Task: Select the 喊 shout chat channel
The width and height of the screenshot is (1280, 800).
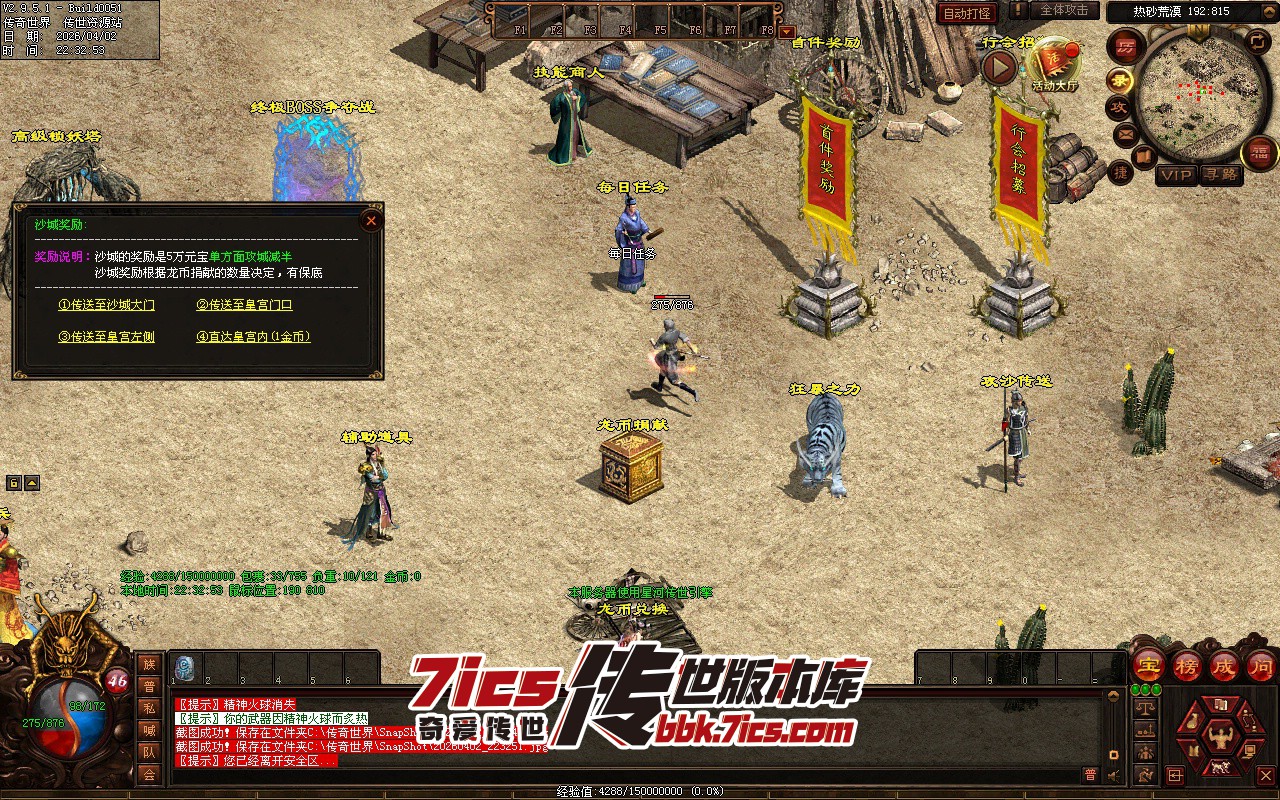Action: coord(149,730)
